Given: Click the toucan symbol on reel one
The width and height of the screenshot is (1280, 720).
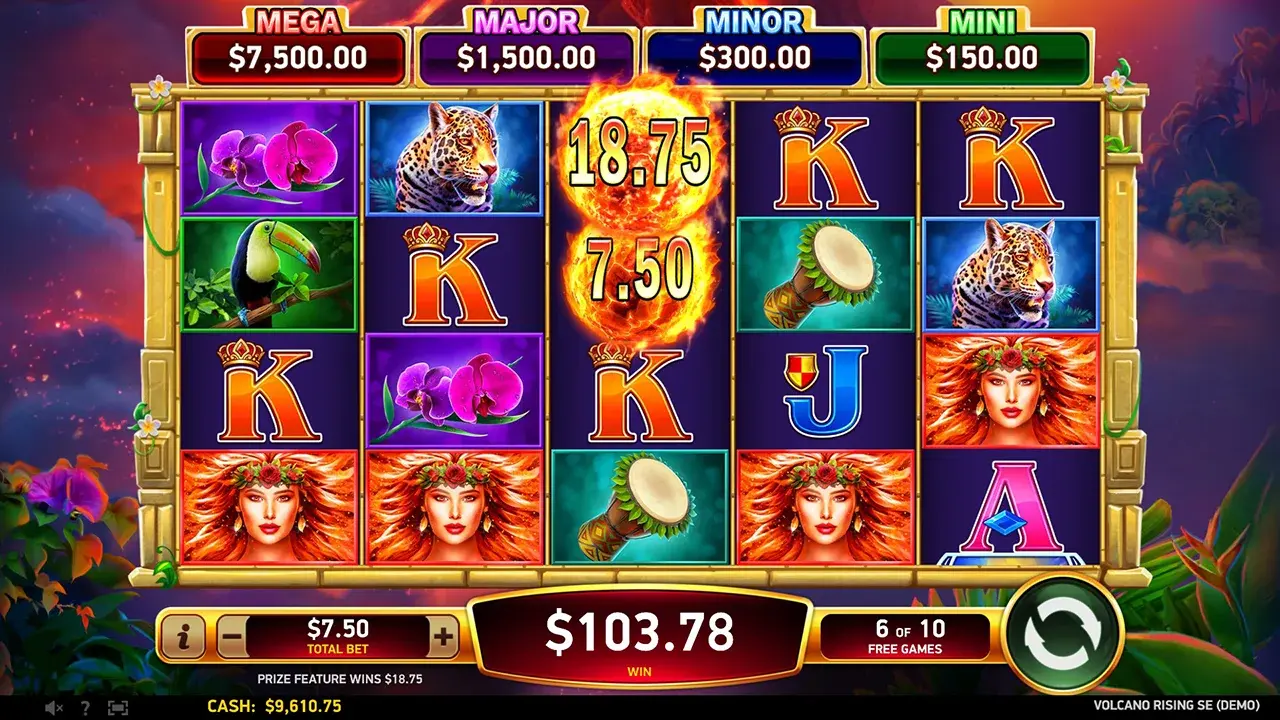Looking at the screenshot, I should (270, 272).
